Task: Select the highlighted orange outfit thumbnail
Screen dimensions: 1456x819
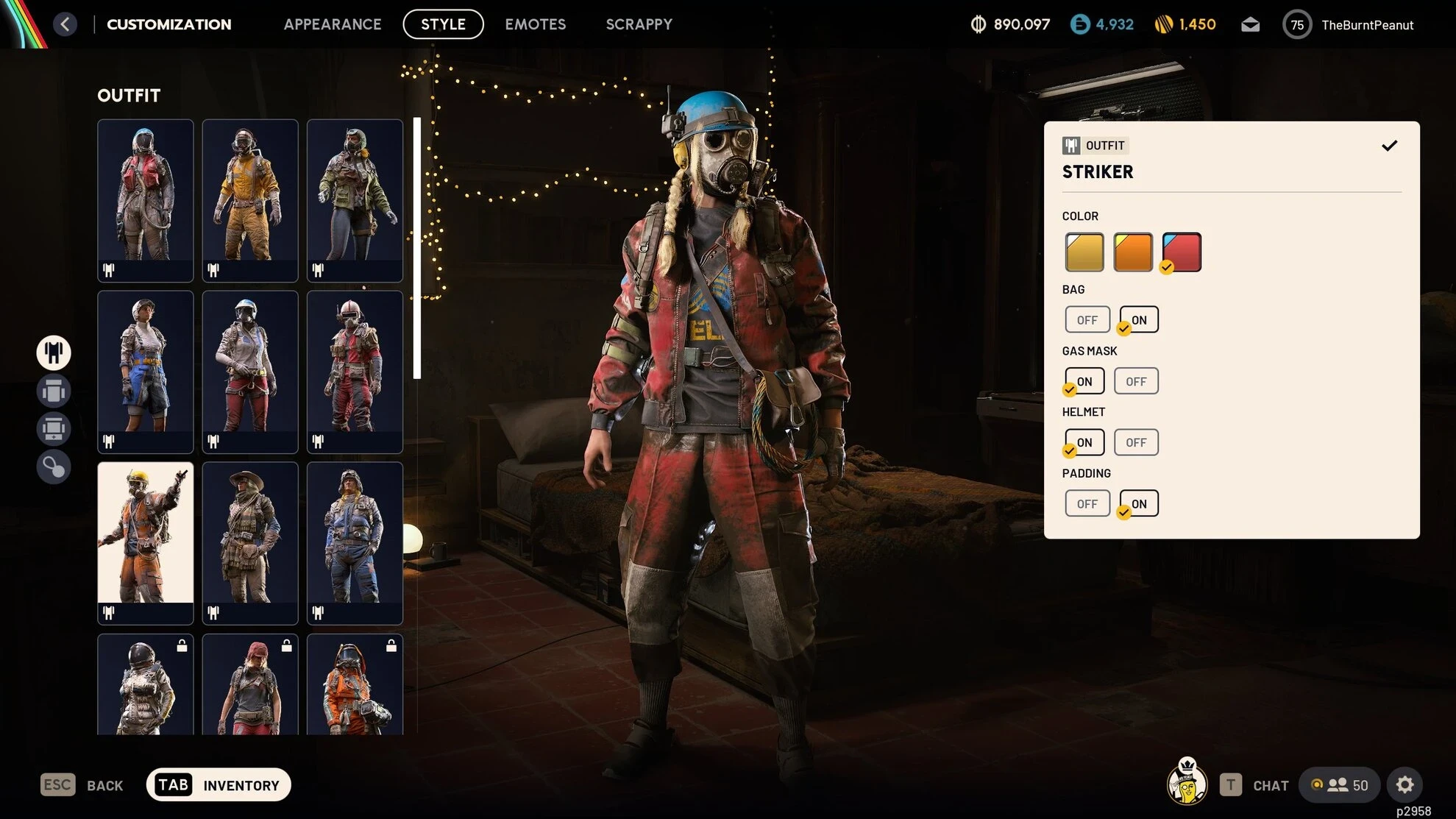Action: [146, 542]
